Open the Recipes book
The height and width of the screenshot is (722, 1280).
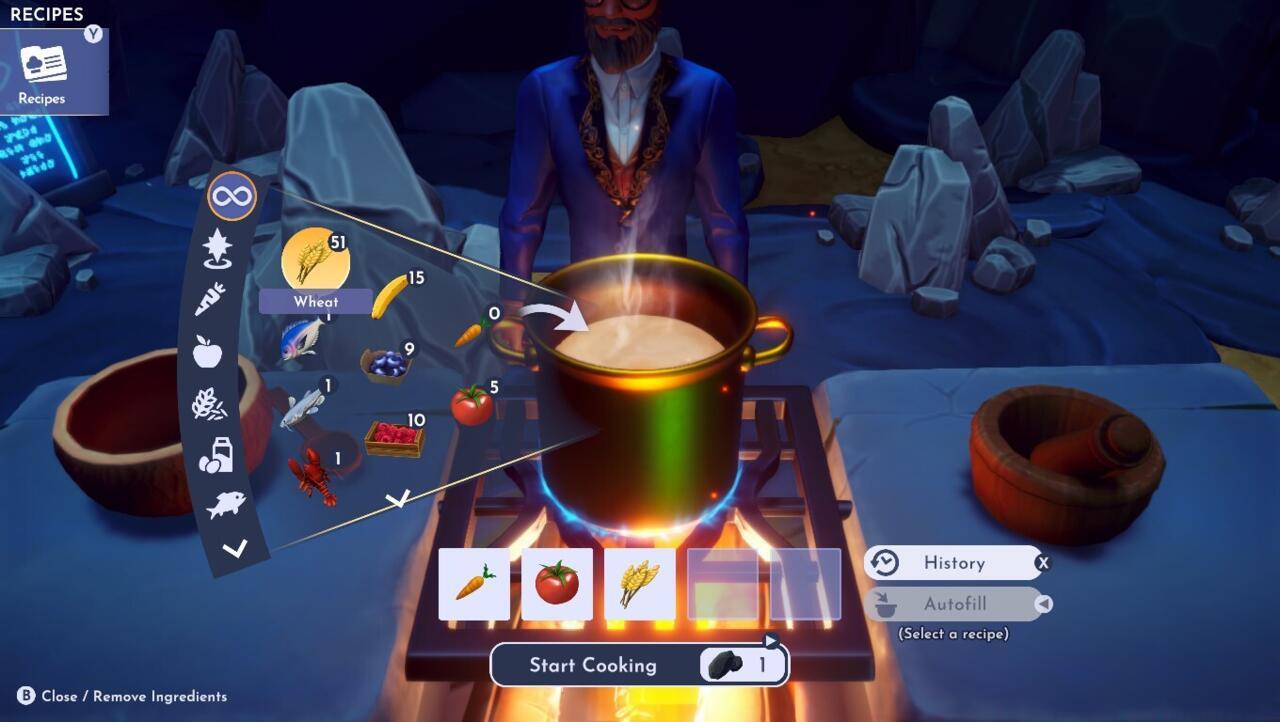point(43,72)
